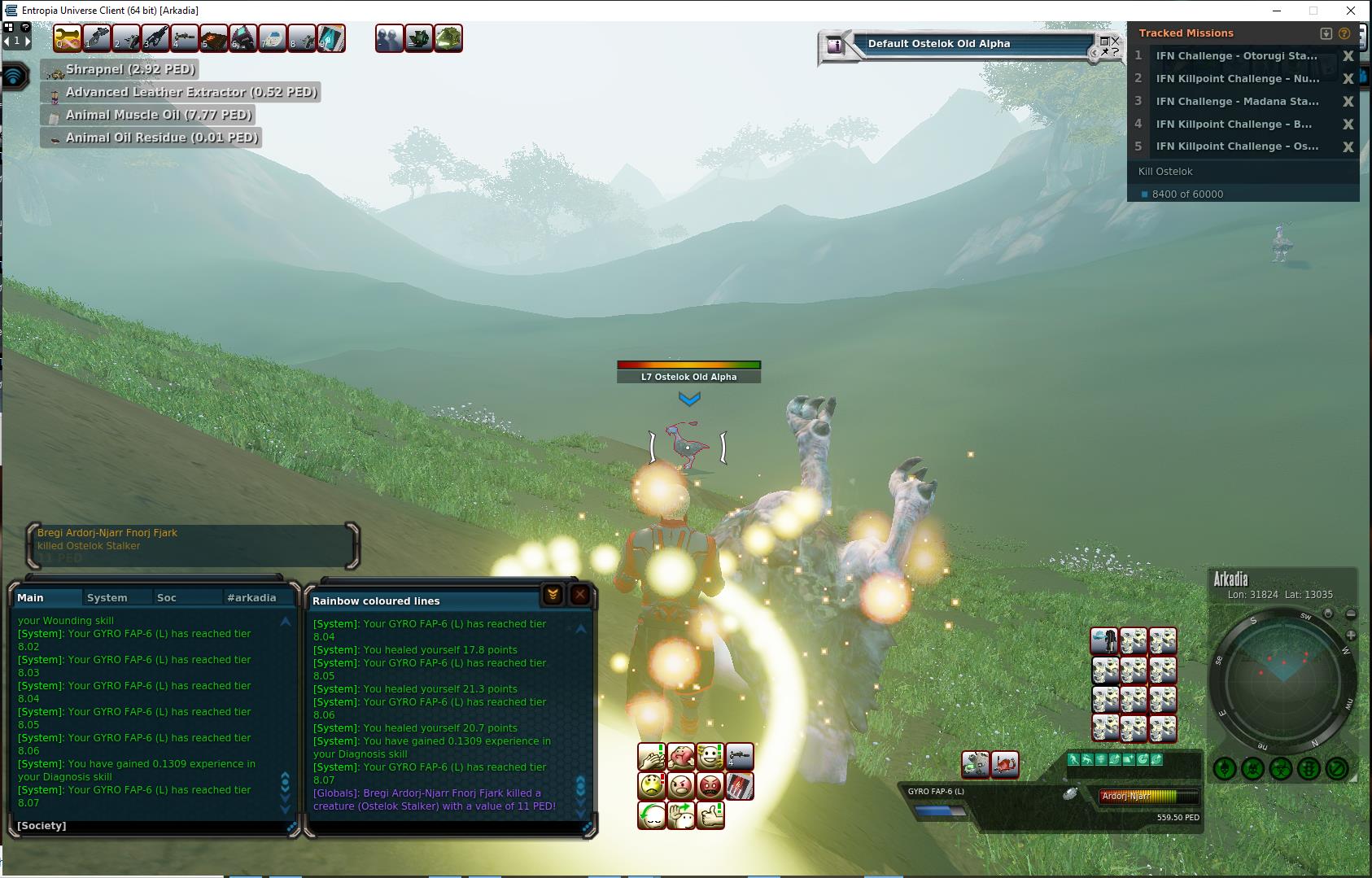This screenshot has width=1372, height=878.
Task: Switch to the Soc chat tab
Action: point(167,597)
